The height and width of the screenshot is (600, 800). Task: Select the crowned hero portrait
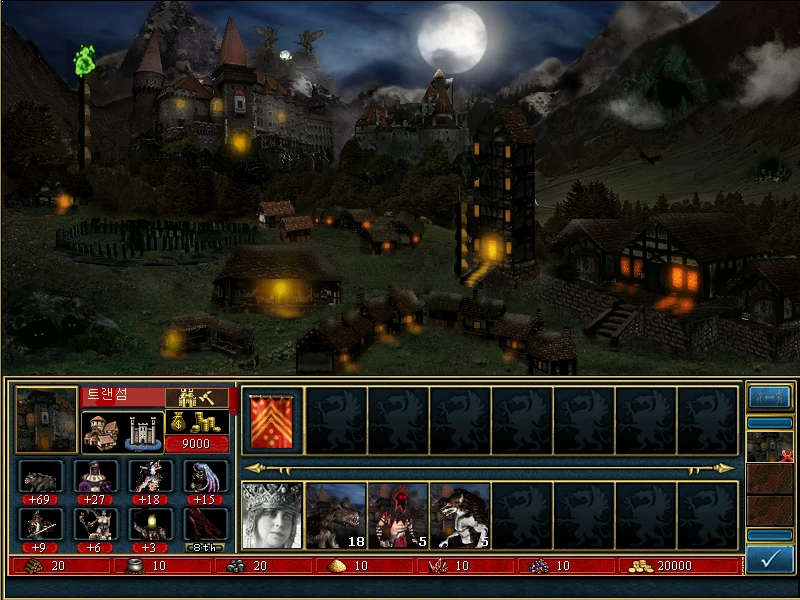[x=271, y=515]
